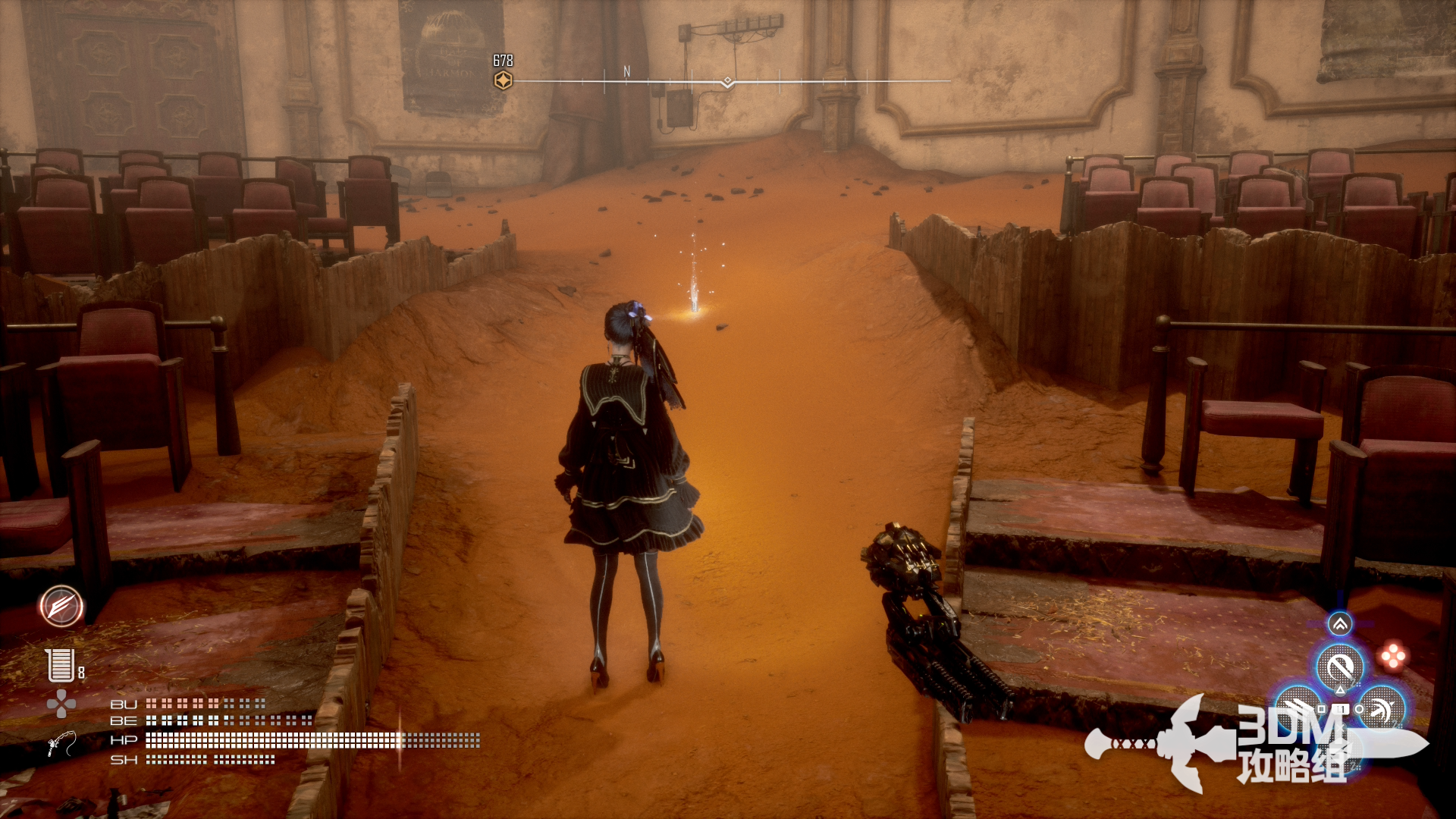Activate the arrowed-crescent Beta skill on the right
Screen dimensions: 1456x819
(x=1382, y=708)
